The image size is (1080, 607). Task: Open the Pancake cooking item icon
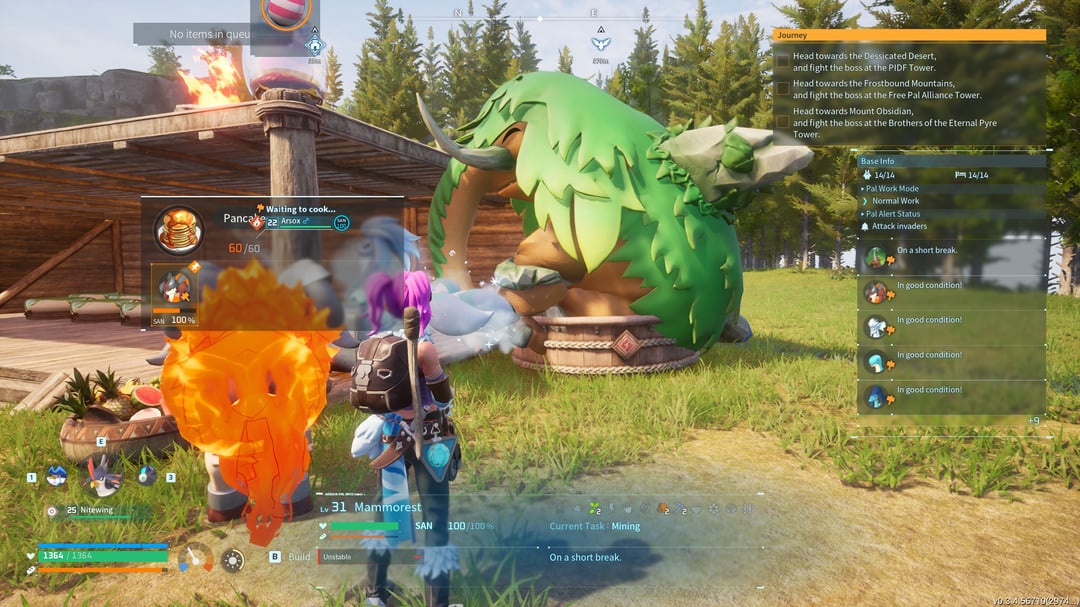click(x=179, y=231)
